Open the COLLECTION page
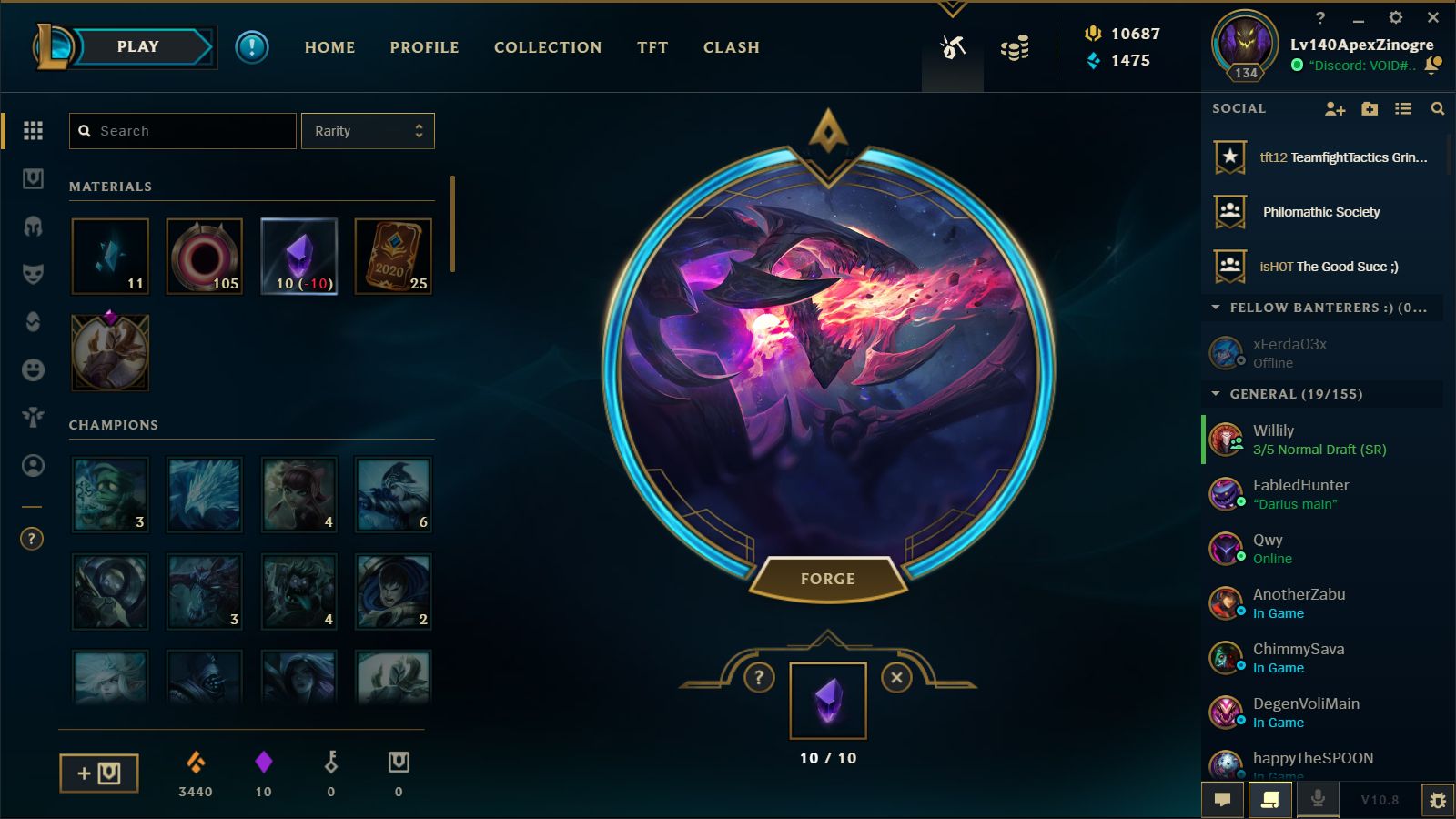This screenshot has width=1456, height=819. (548, 47)
